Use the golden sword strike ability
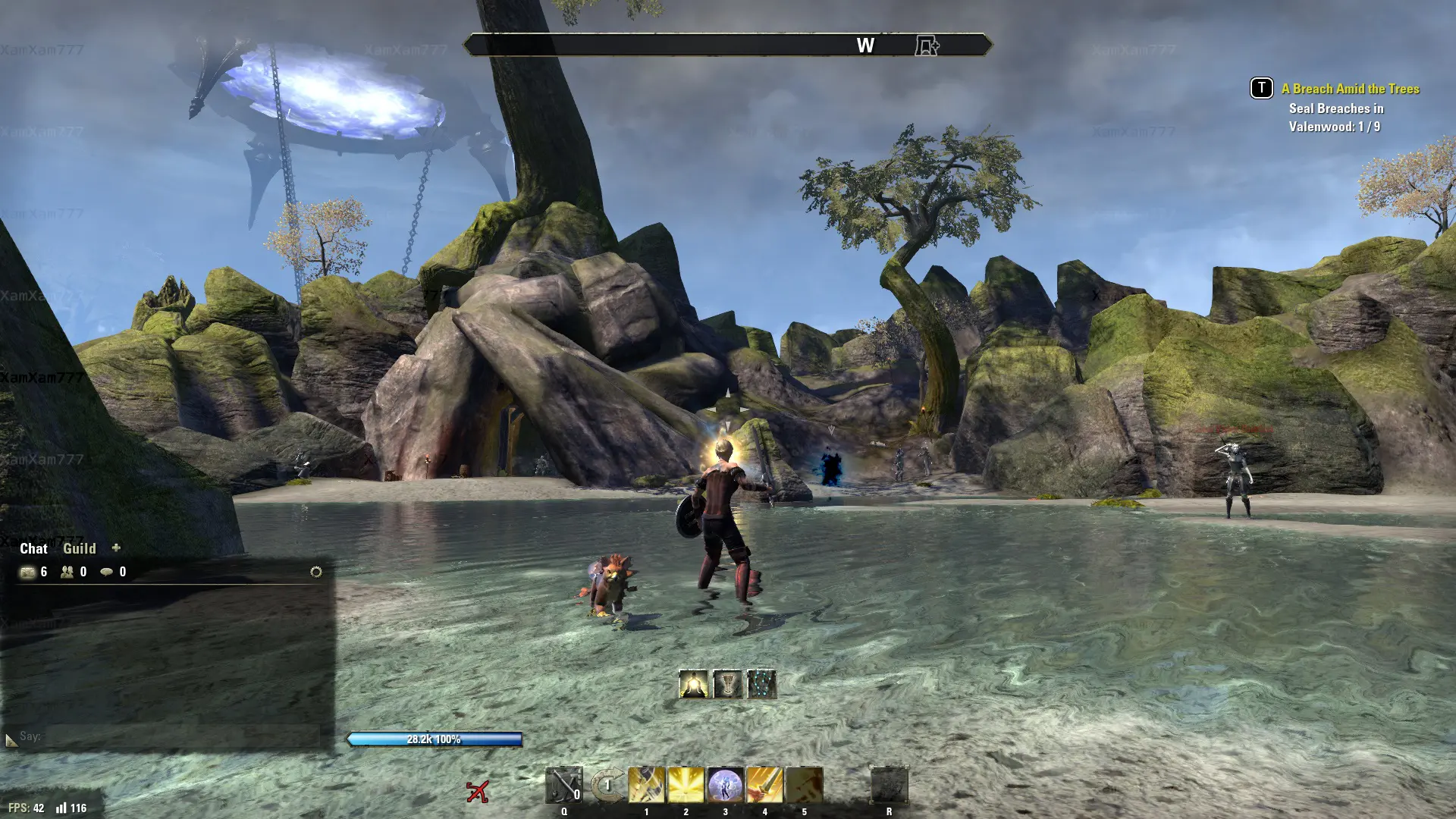Viewport: 1456px width, 819px height. click(764, 785)
